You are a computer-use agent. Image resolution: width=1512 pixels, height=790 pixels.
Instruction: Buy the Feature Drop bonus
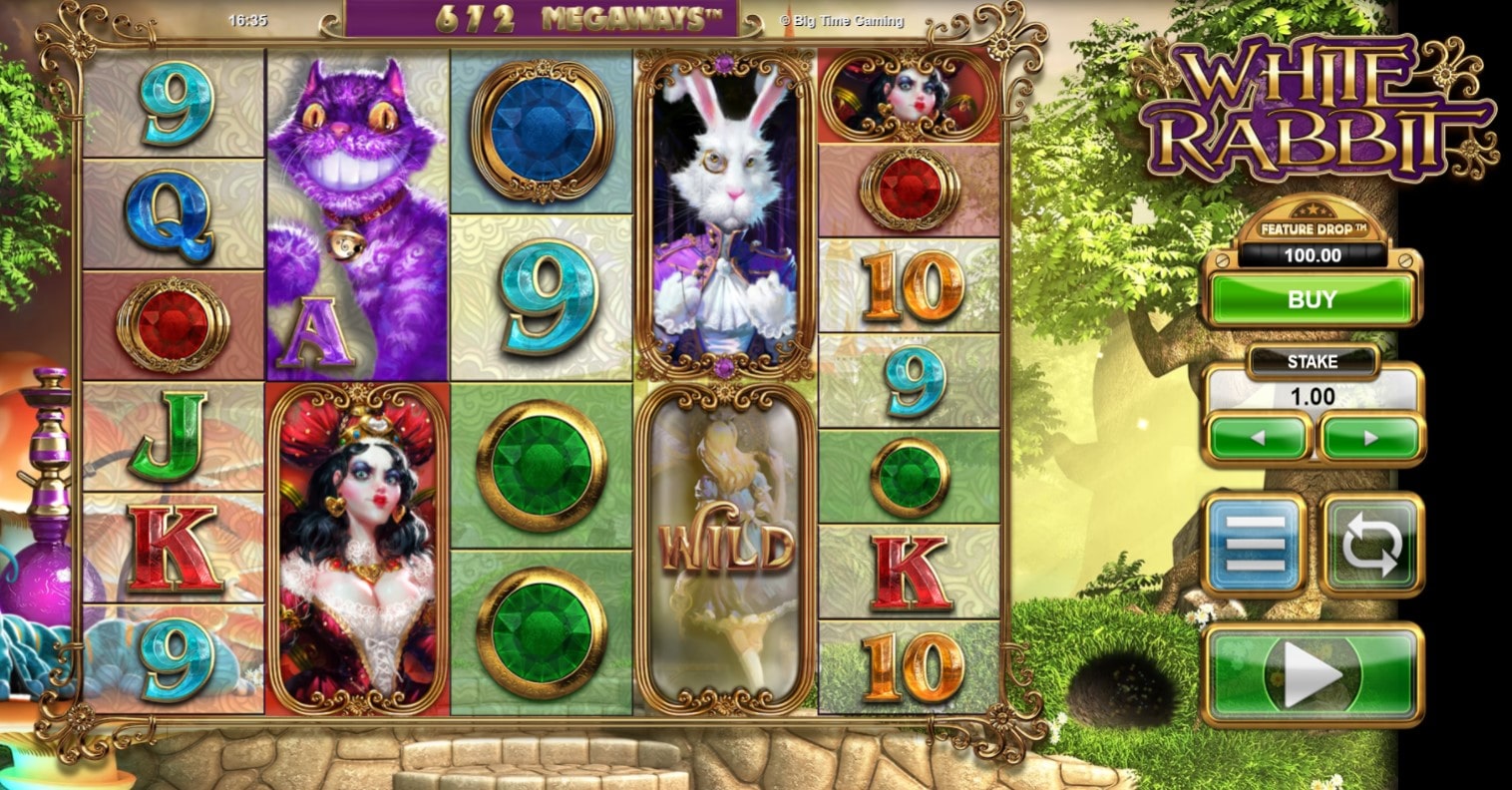tap(1312, 299)
